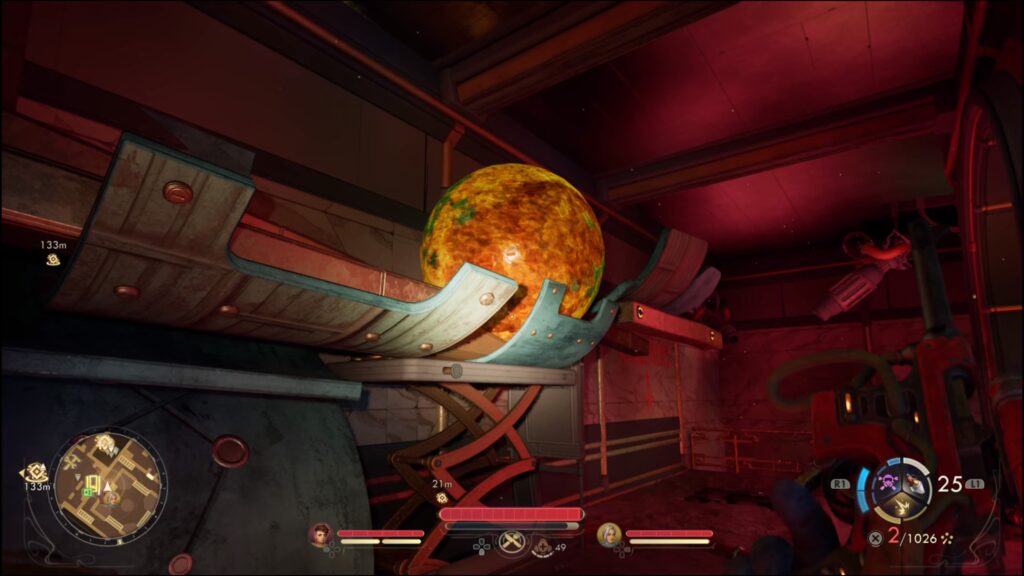Select the dark-haired companion portrait

(320, 535)
